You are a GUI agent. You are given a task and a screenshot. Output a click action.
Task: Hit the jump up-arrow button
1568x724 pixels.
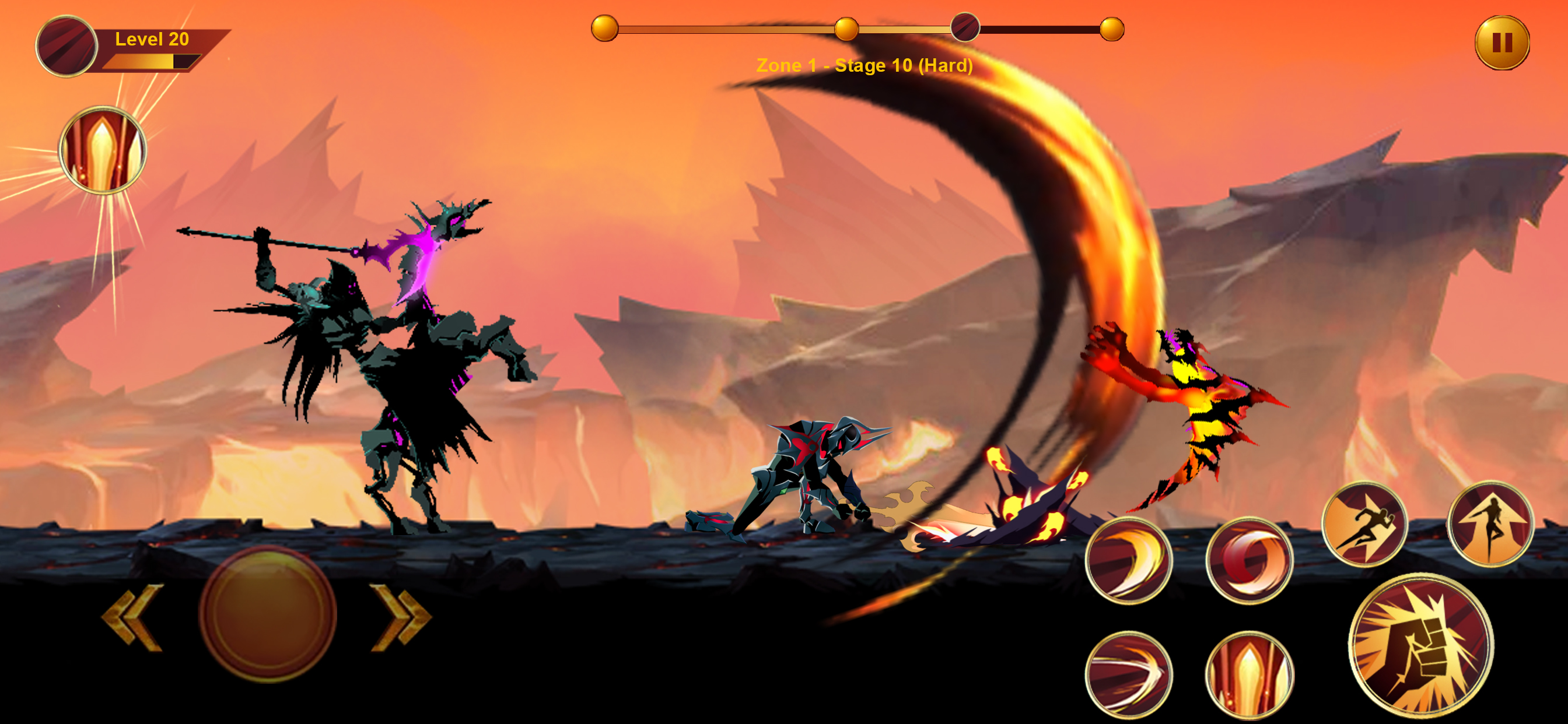click(1490, 525)
